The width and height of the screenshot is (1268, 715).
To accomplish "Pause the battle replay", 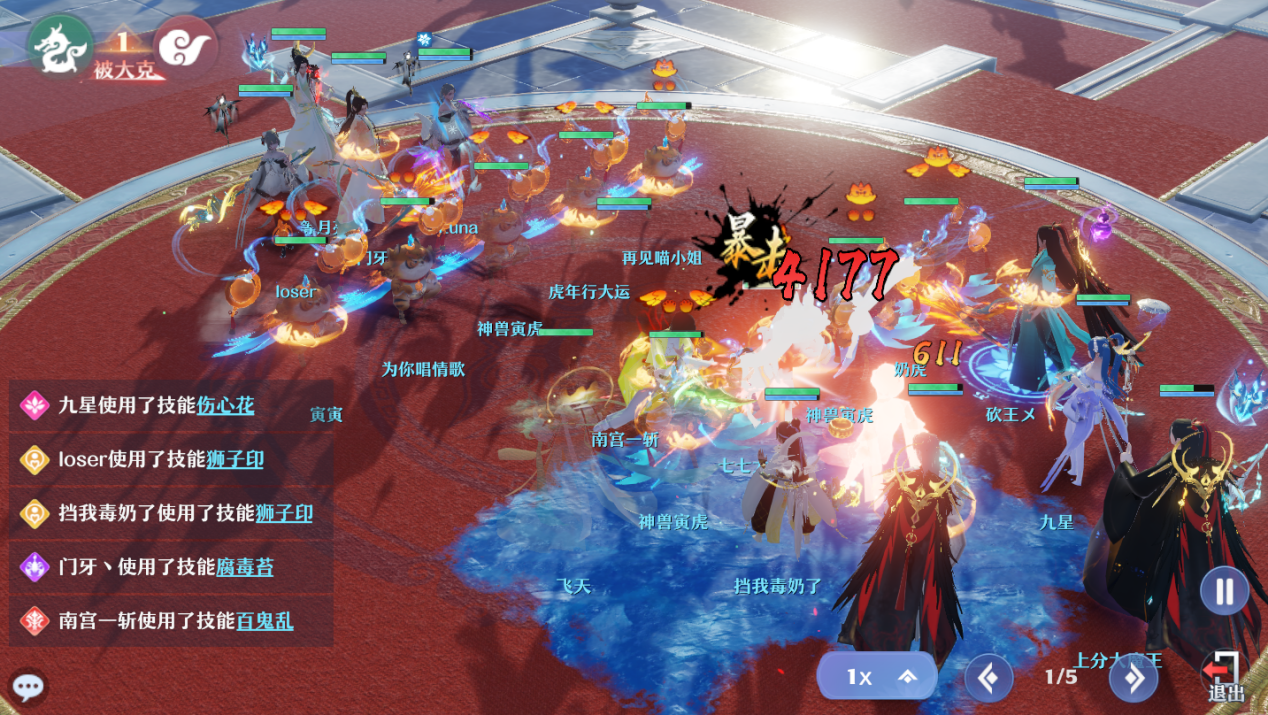I will tap(1224, 591).
